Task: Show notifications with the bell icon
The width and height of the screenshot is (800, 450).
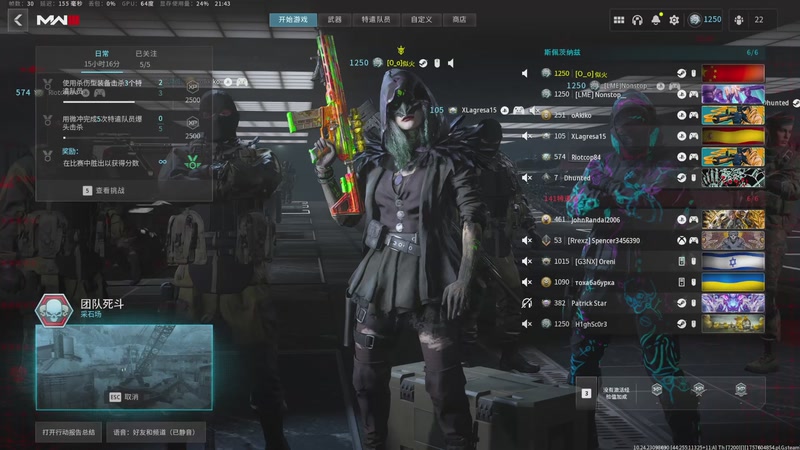Action: [656, 20]
